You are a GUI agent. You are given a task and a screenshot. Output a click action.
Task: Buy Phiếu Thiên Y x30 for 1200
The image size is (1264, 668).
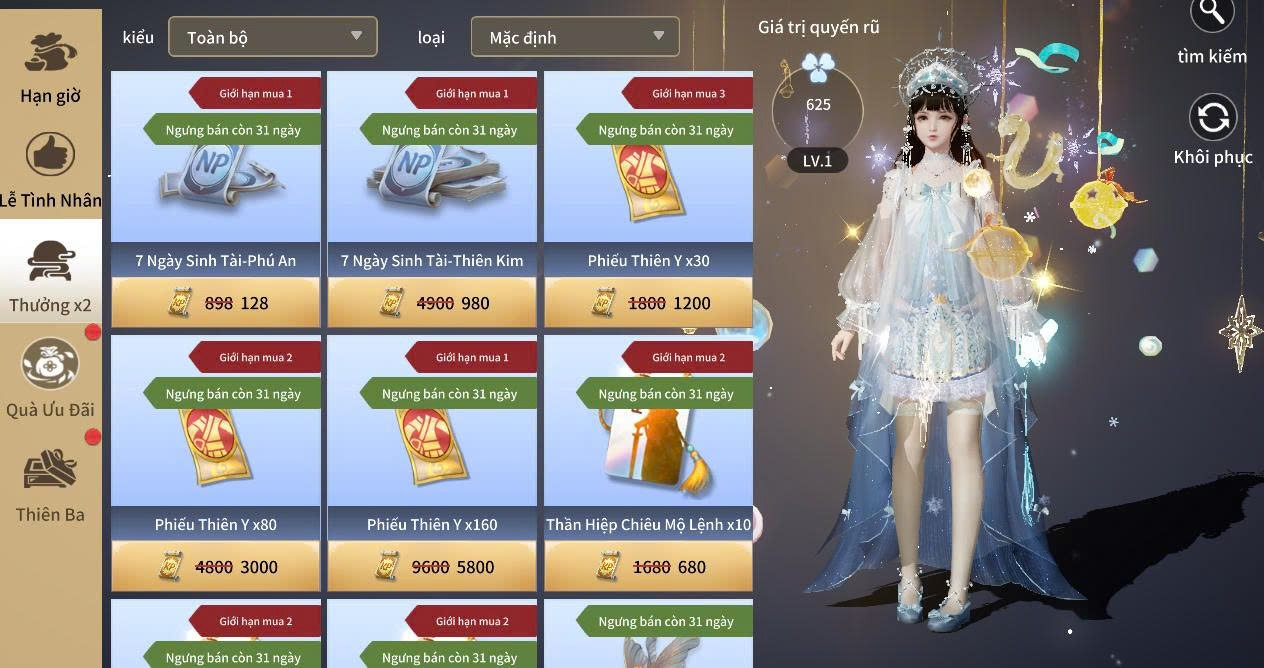tap(648, 303)
